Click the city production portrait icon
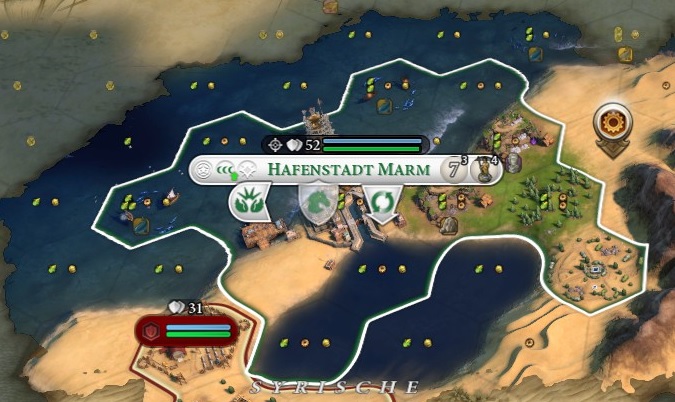Viewport: 675px width, 402px height. click(x=486, y=169)
